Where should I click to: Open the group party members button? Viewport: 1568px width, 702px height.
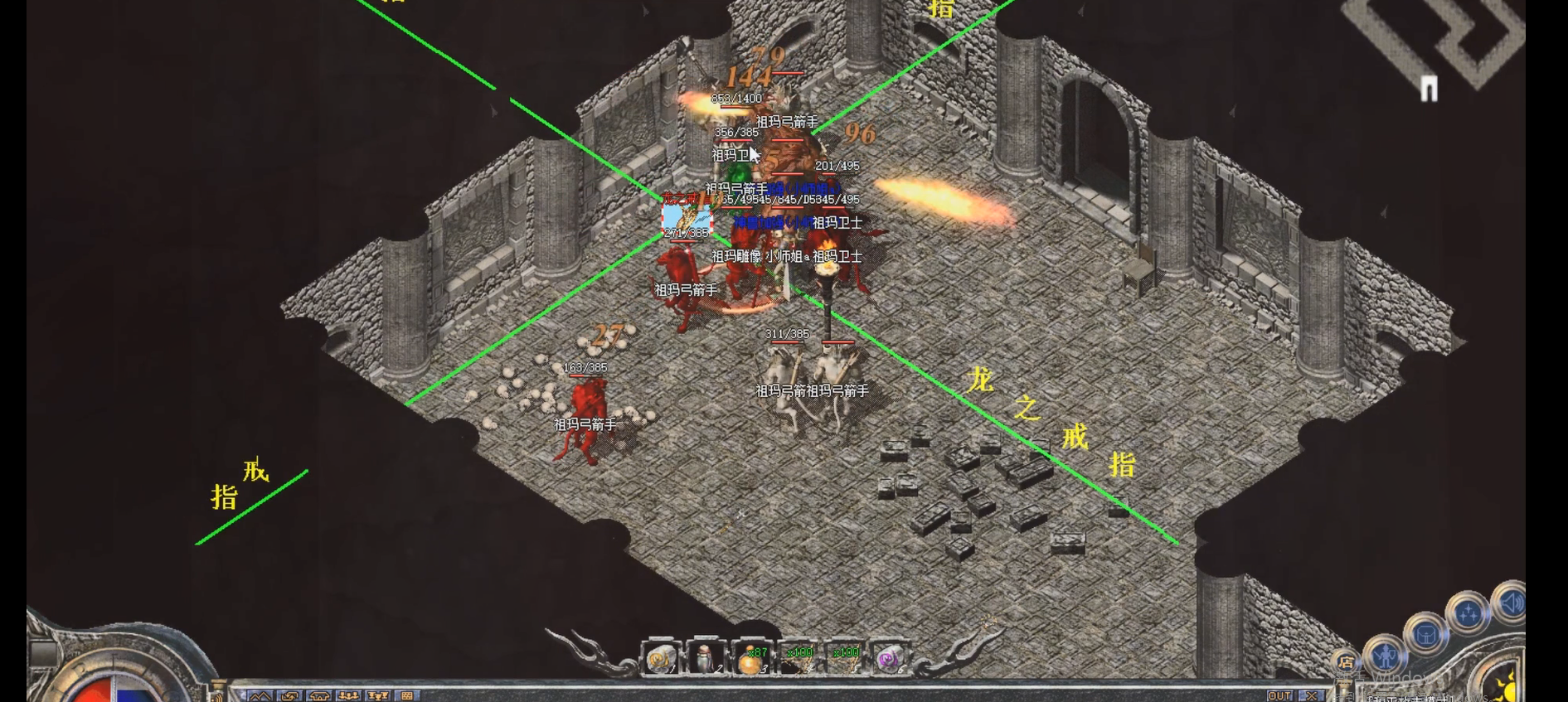[x=348, y=696]
